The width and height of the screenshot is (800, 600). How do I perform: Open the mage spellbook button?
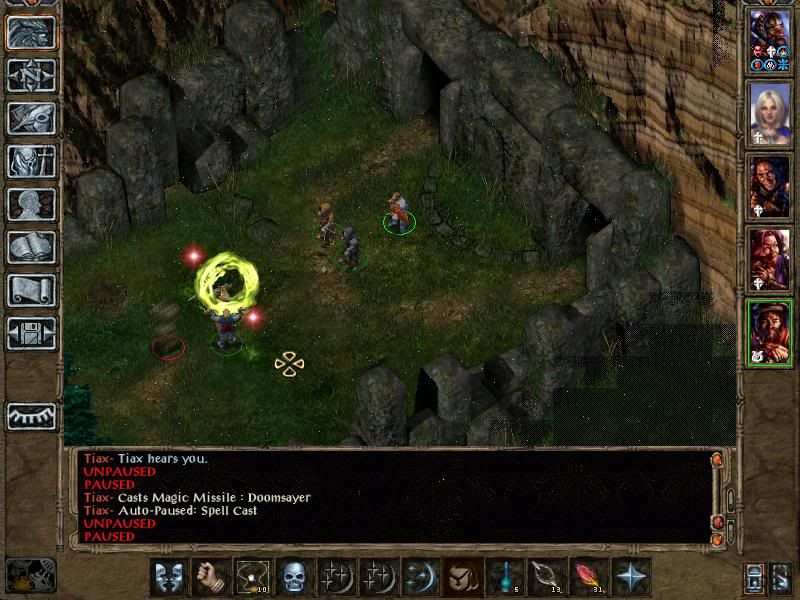(x=31, y=247)
